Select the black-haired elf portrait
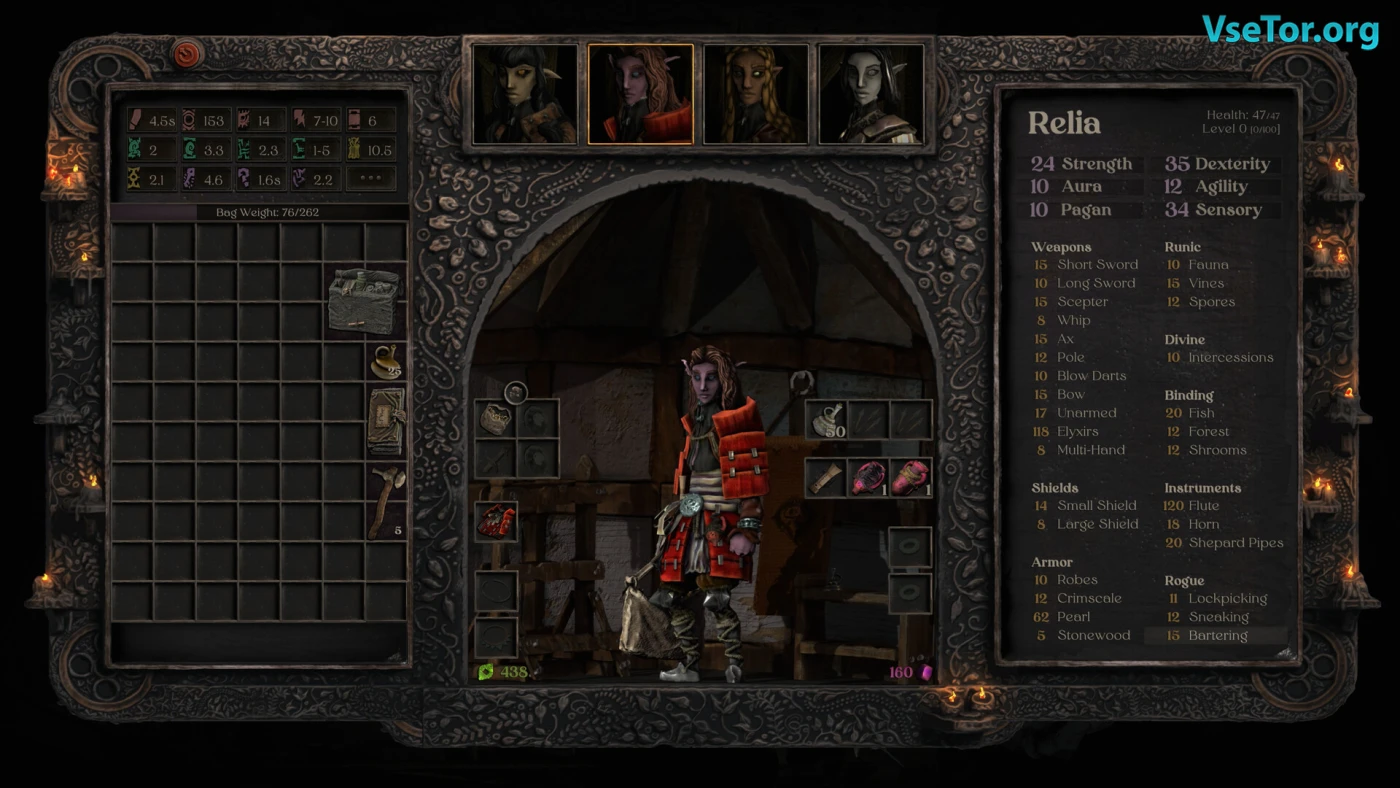Image resolution: width=1400 pixels, height=788 pixels. 525,94
